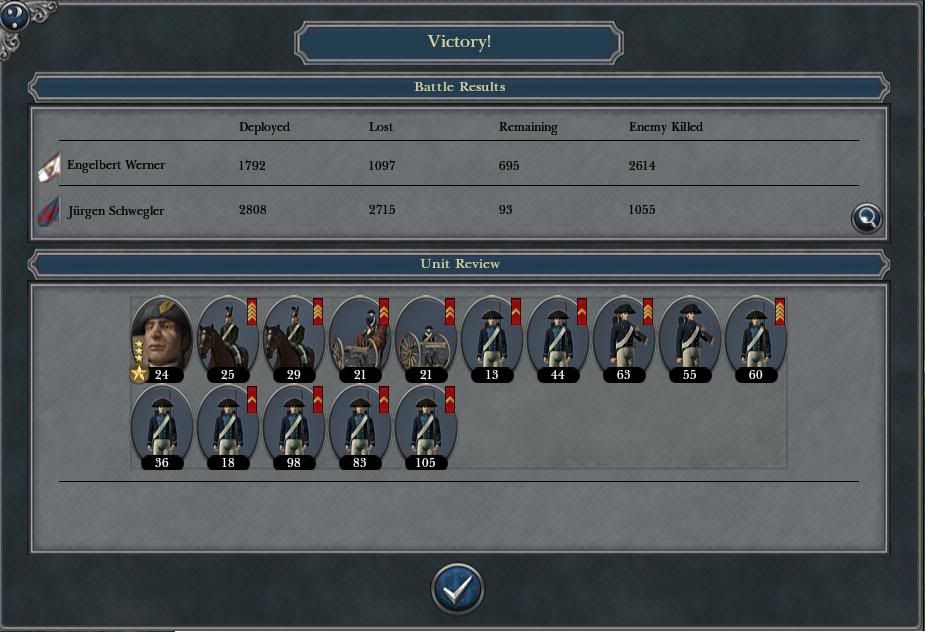The height and width of the screenshot is (632, 925).
Task: Choose the infantry unit with 63 men
Action: coord(623,335)
